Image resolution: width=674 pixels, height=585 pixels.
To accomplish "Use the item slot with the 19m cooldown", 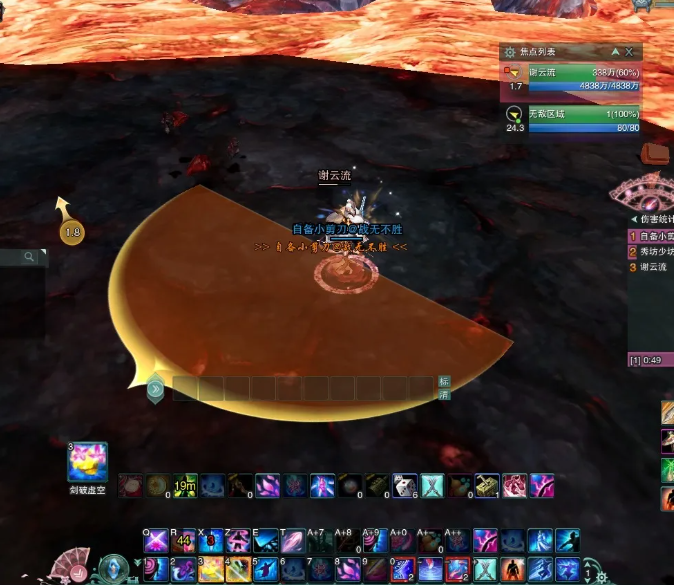I will (185, 486).
